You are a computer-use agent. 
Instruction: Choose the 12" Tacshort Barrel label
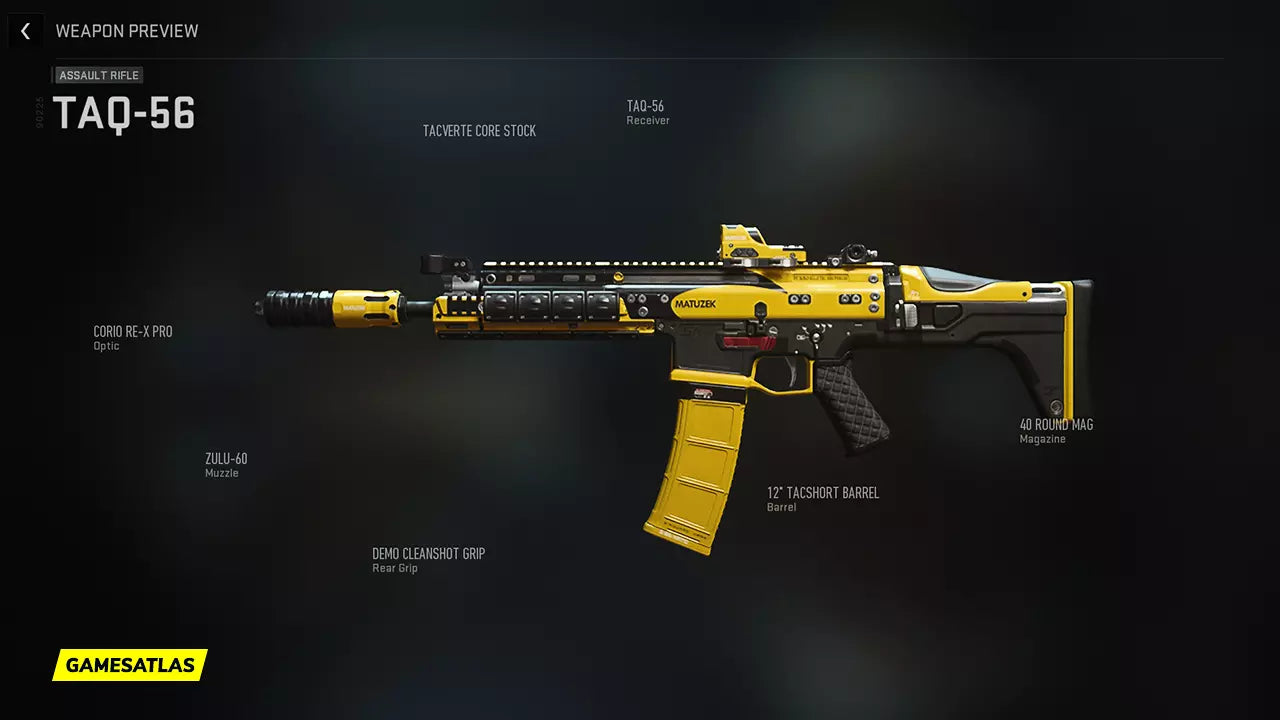click(x=822, y=498)
